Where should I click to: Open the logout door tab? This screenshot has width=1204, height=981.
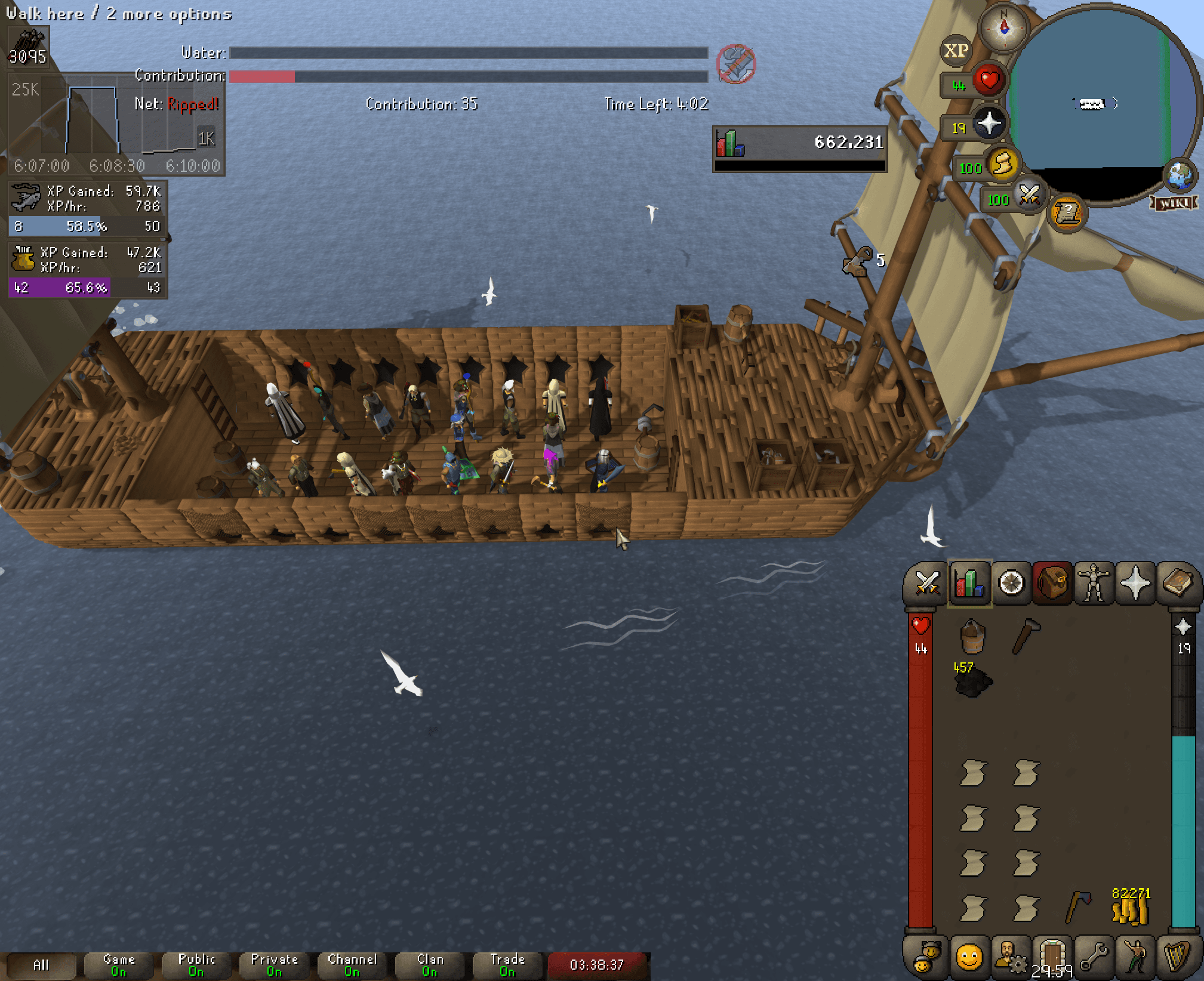tap(1052, 957)
